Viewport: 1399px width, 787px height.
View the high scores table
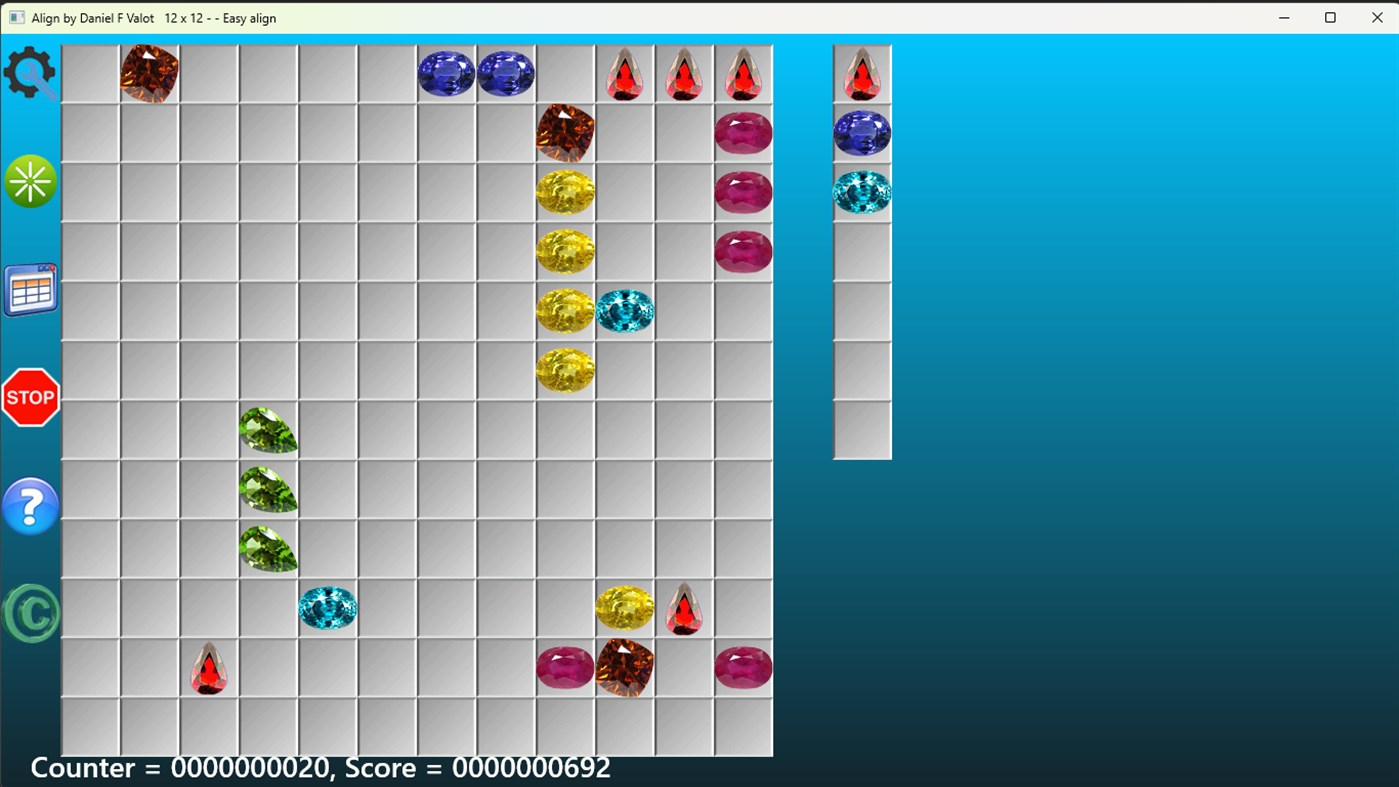coord(30,289)
